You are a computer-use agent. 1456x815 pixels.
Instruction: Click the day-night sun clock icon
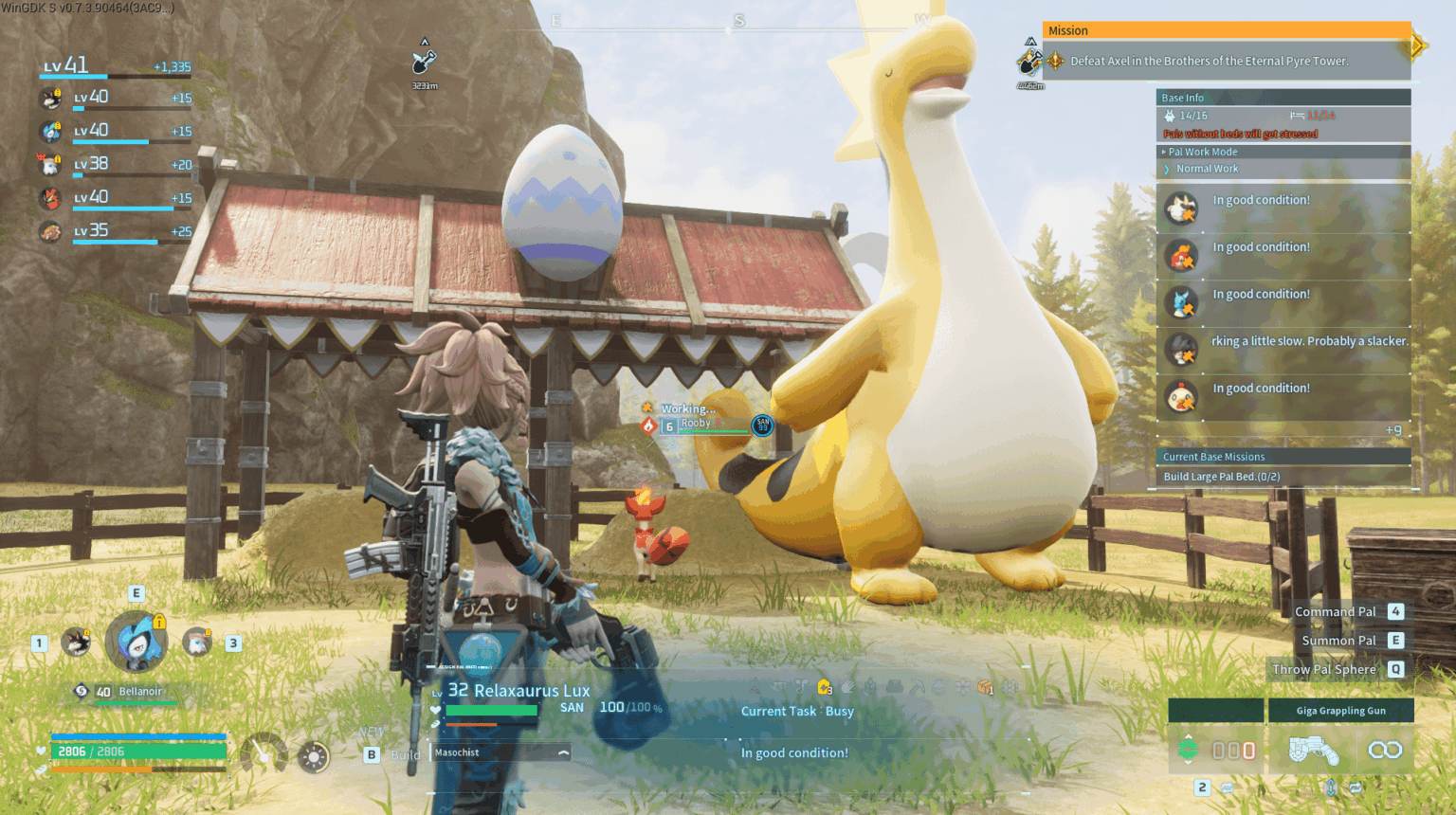[x=313, y=756]
